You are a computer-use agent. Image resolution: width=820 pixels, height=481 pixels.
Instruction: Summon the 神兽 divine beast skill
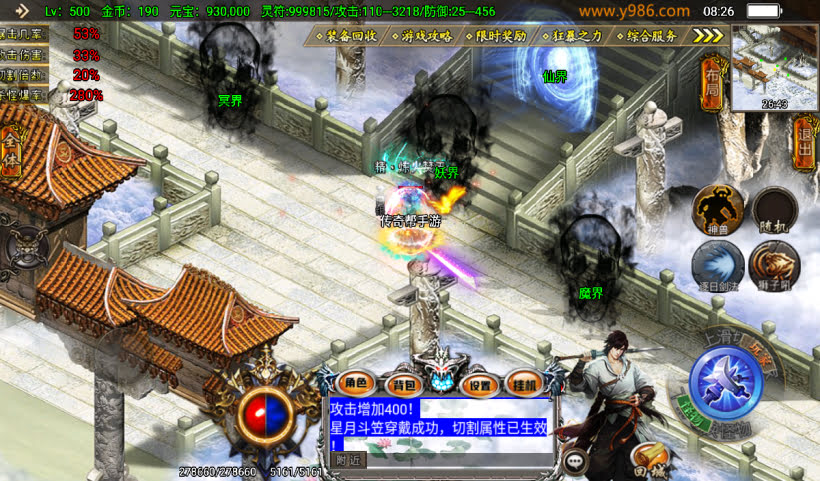720,210
